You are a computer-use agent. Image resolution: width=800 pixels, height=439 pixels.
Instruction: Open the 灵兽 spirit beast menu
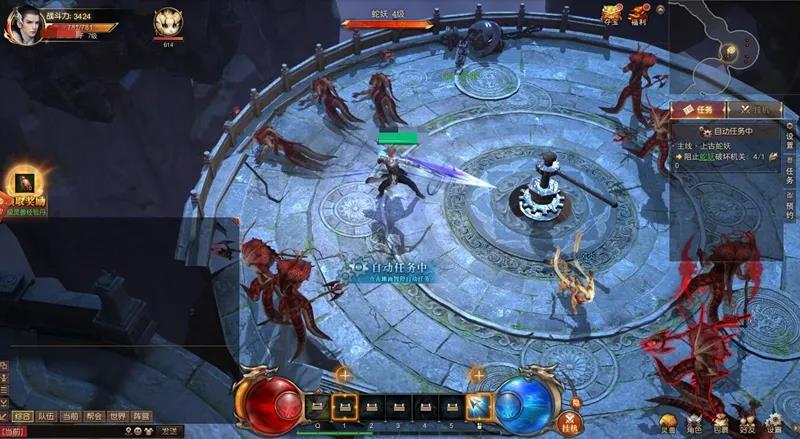[667, 424]
